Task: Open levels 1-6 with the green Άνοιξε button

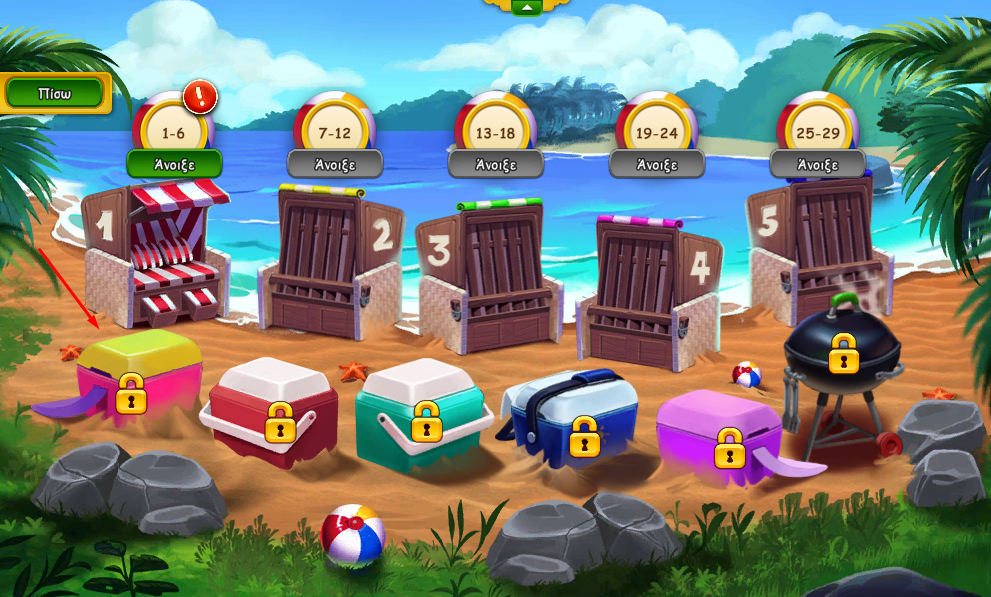Action: [x=174, y=164]
